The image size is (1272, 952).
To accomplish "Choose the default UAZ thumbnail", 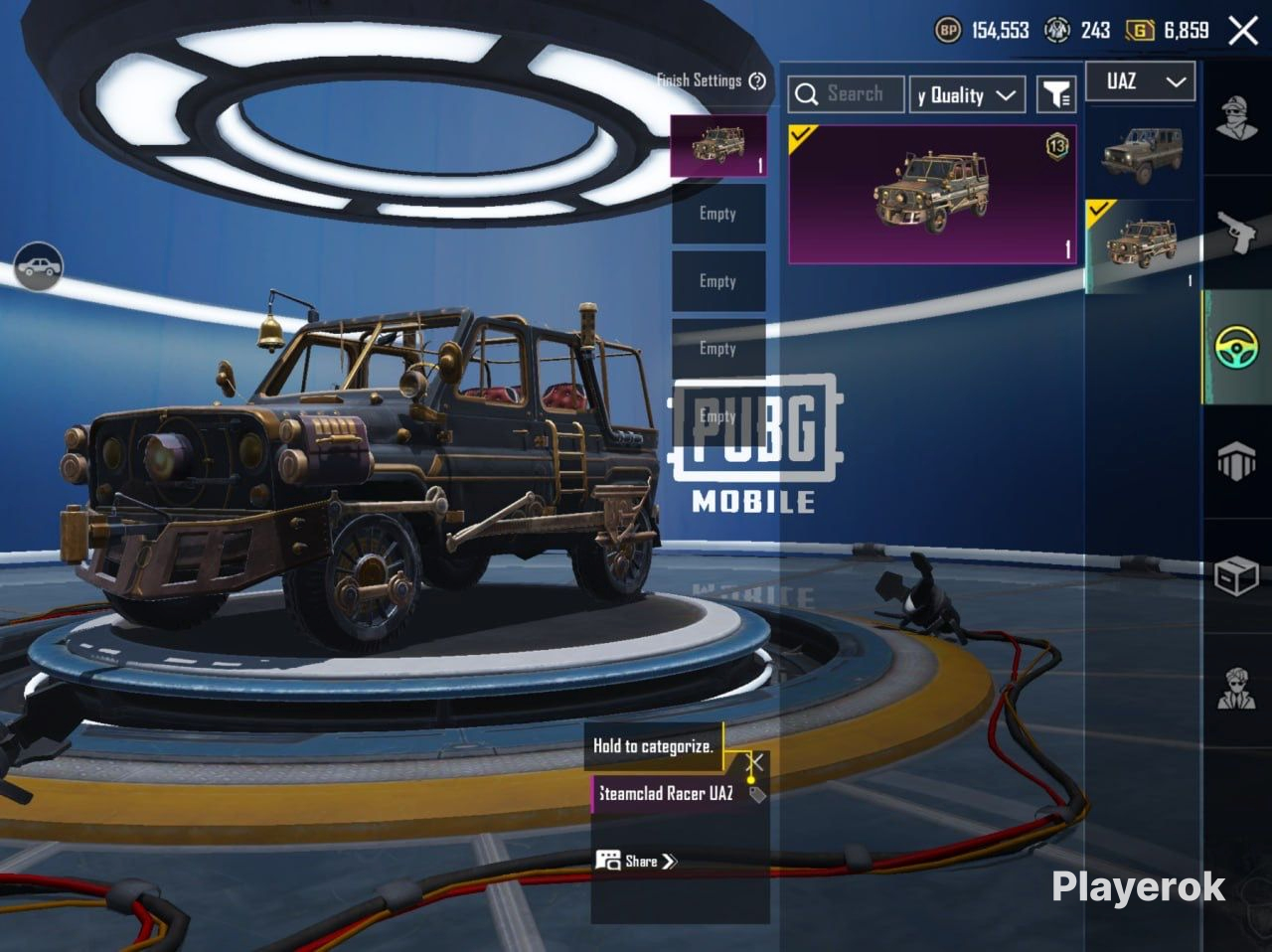I will [1140, 155].
